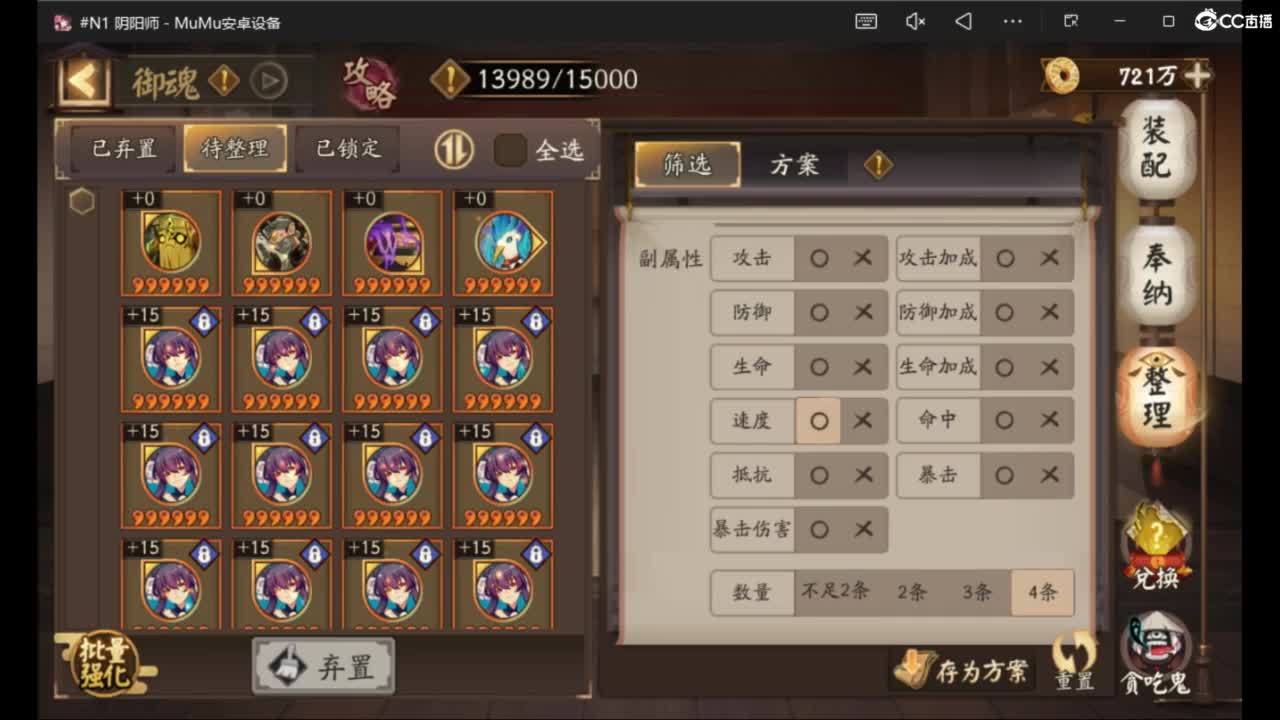The height and width of the screenshot is (720, 1280).
Task: Click the plus next to 721万 currency
Action: (1198, 75)
